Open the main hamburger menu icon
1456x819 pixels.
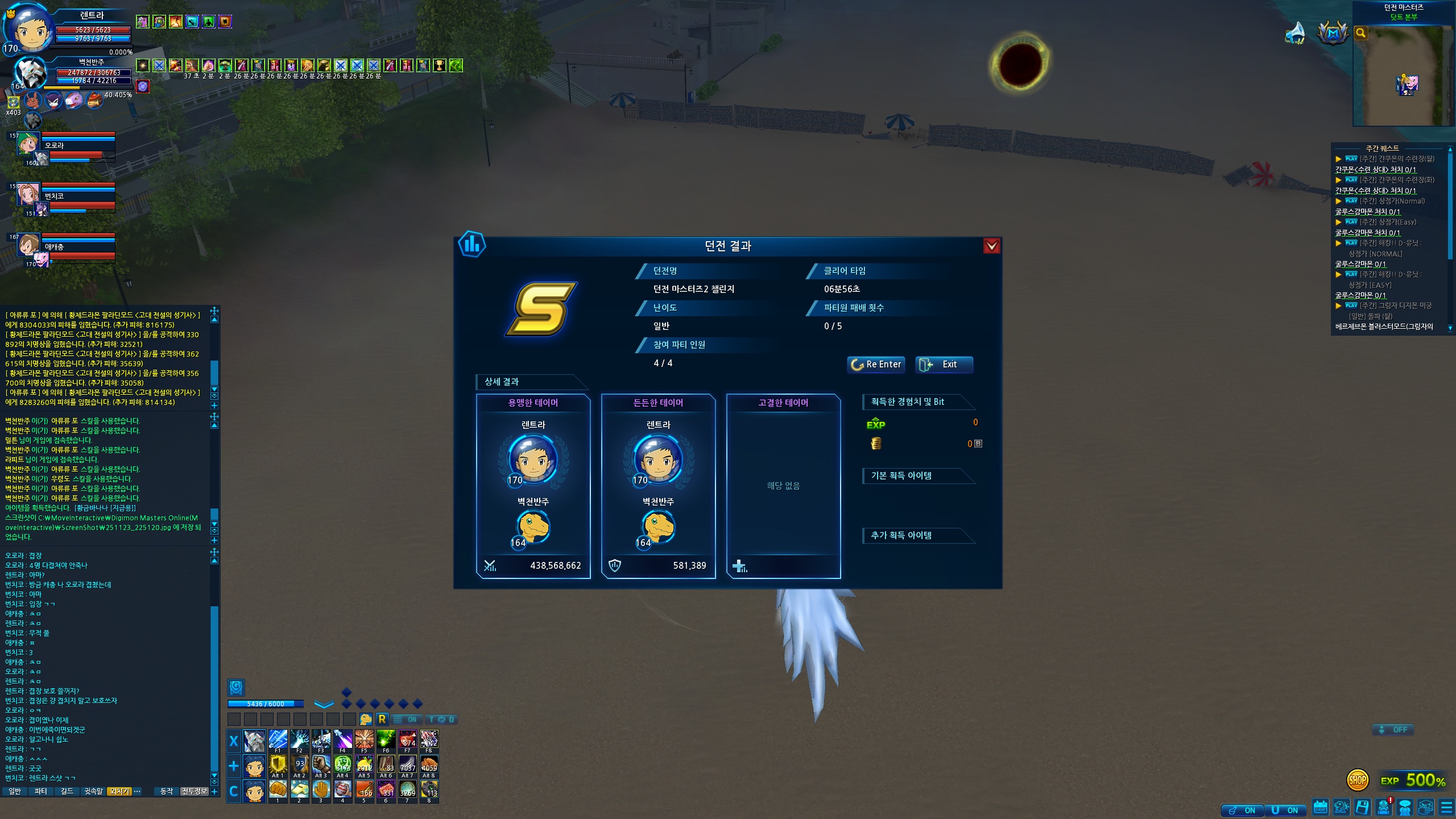1446,808
